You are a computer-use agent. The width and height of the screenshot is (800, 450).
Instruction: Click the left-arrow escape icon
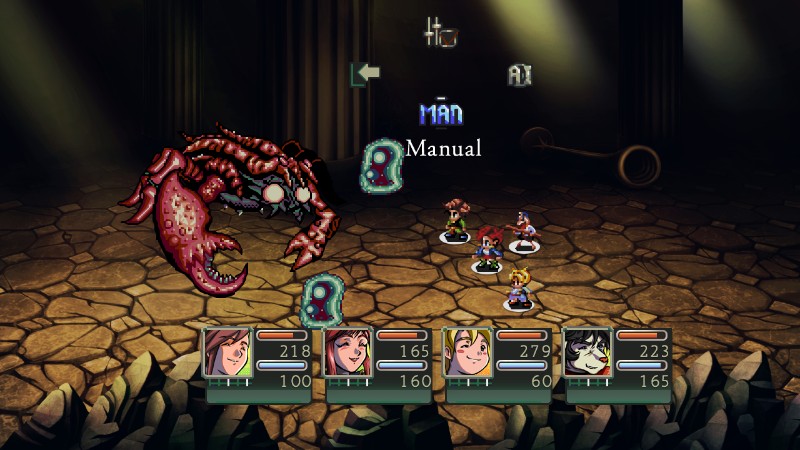365,74
